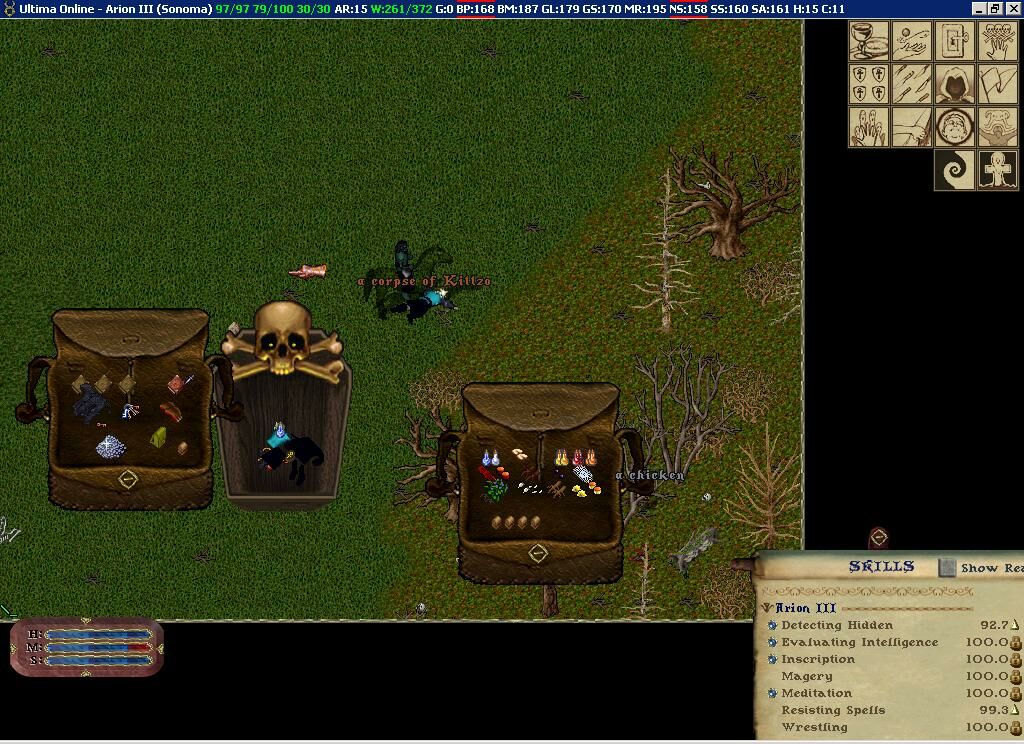The width and height of the screenshot is (1024, 744).
Task: Activate the falling blades spell icon
Action: pyautogui.click(x=911, y=84)
